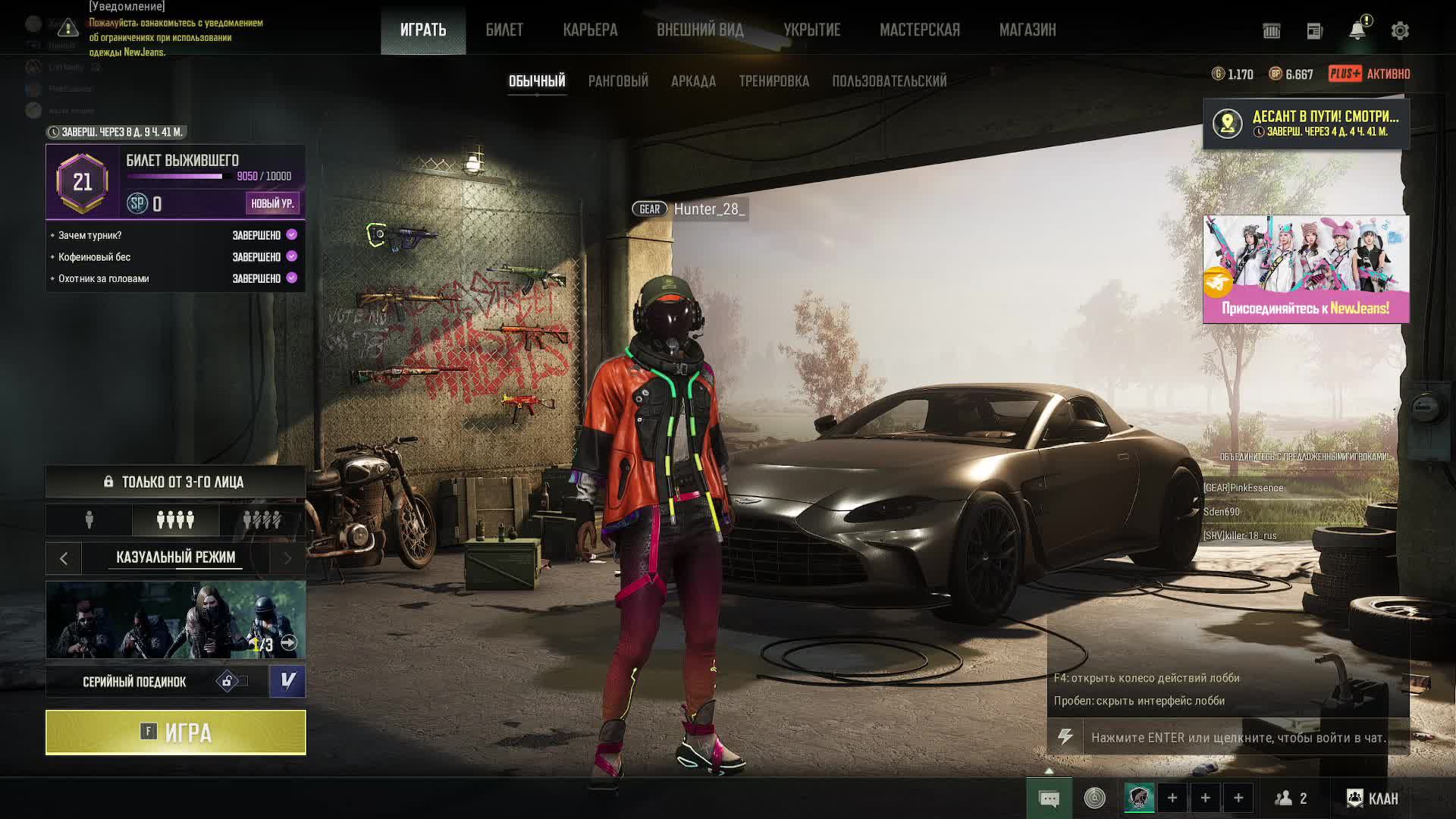Switch to next mode with right arrow

point(287,559)
